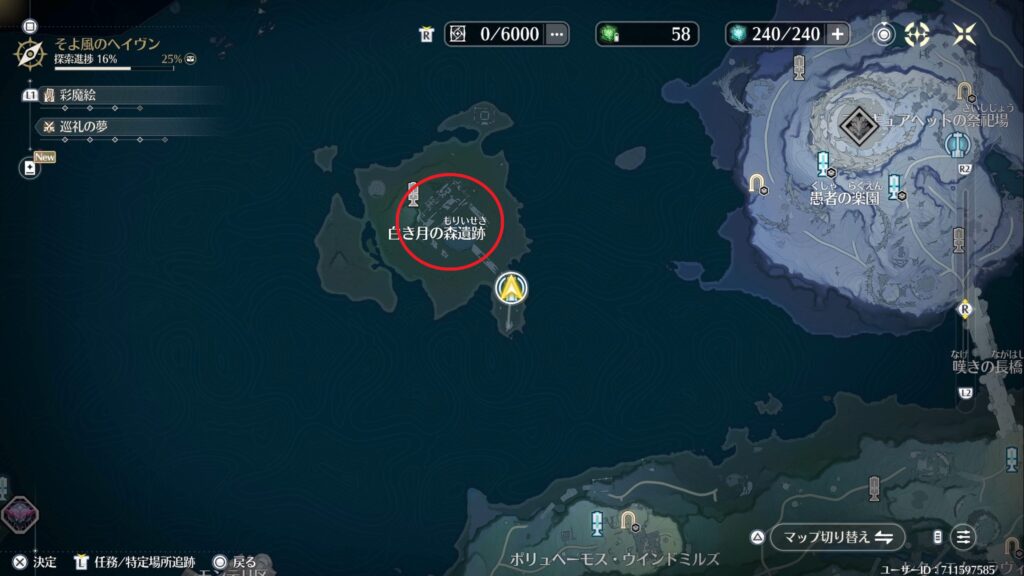Select the 白き月の森遺跡 location label
The height and width of the screenshot is (576, 1024).
(440, 234)
